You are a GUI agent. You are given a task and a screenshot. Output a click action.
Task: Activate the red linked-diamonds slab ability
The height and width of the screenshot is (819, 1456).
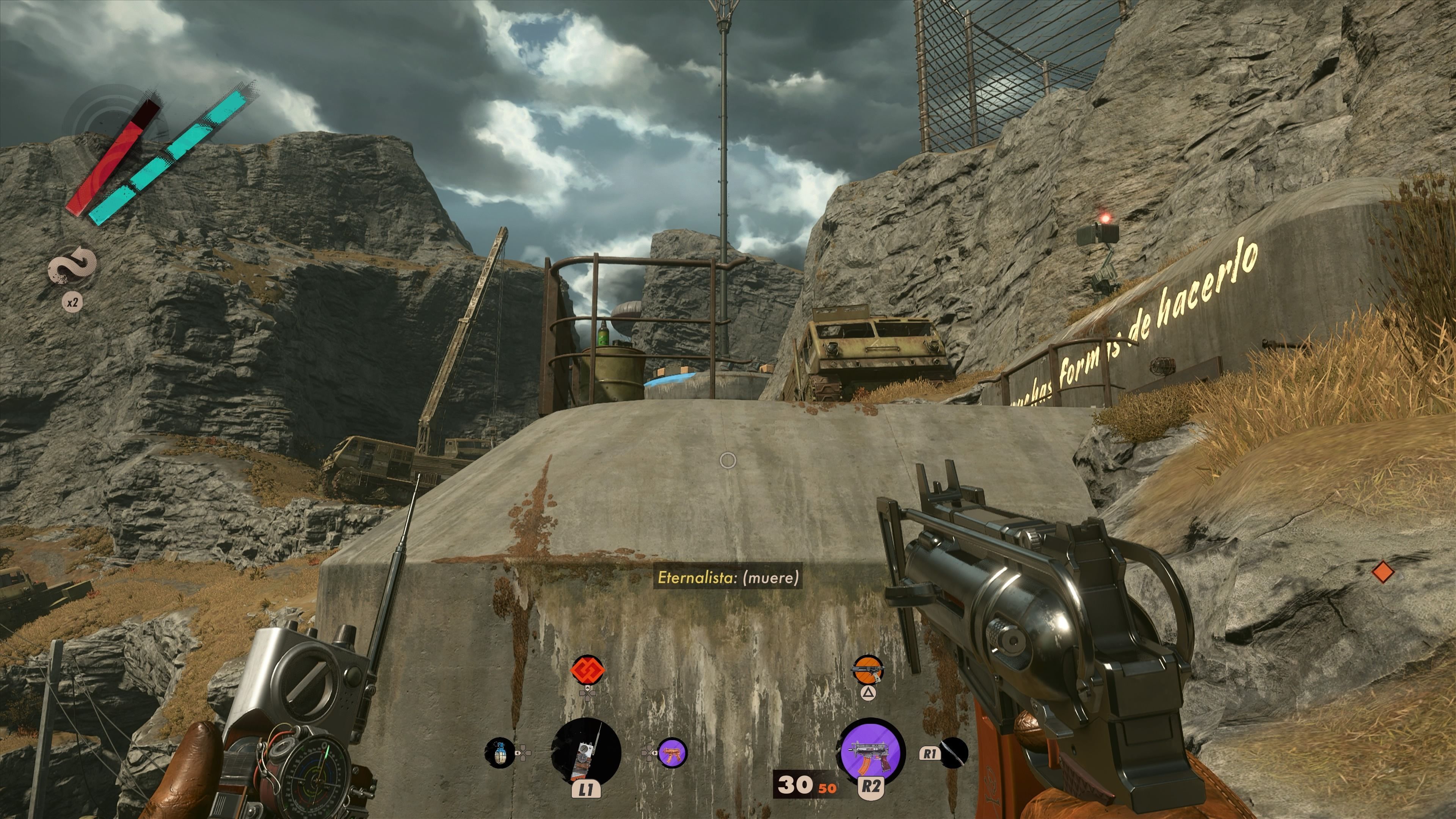click(587, 670)
